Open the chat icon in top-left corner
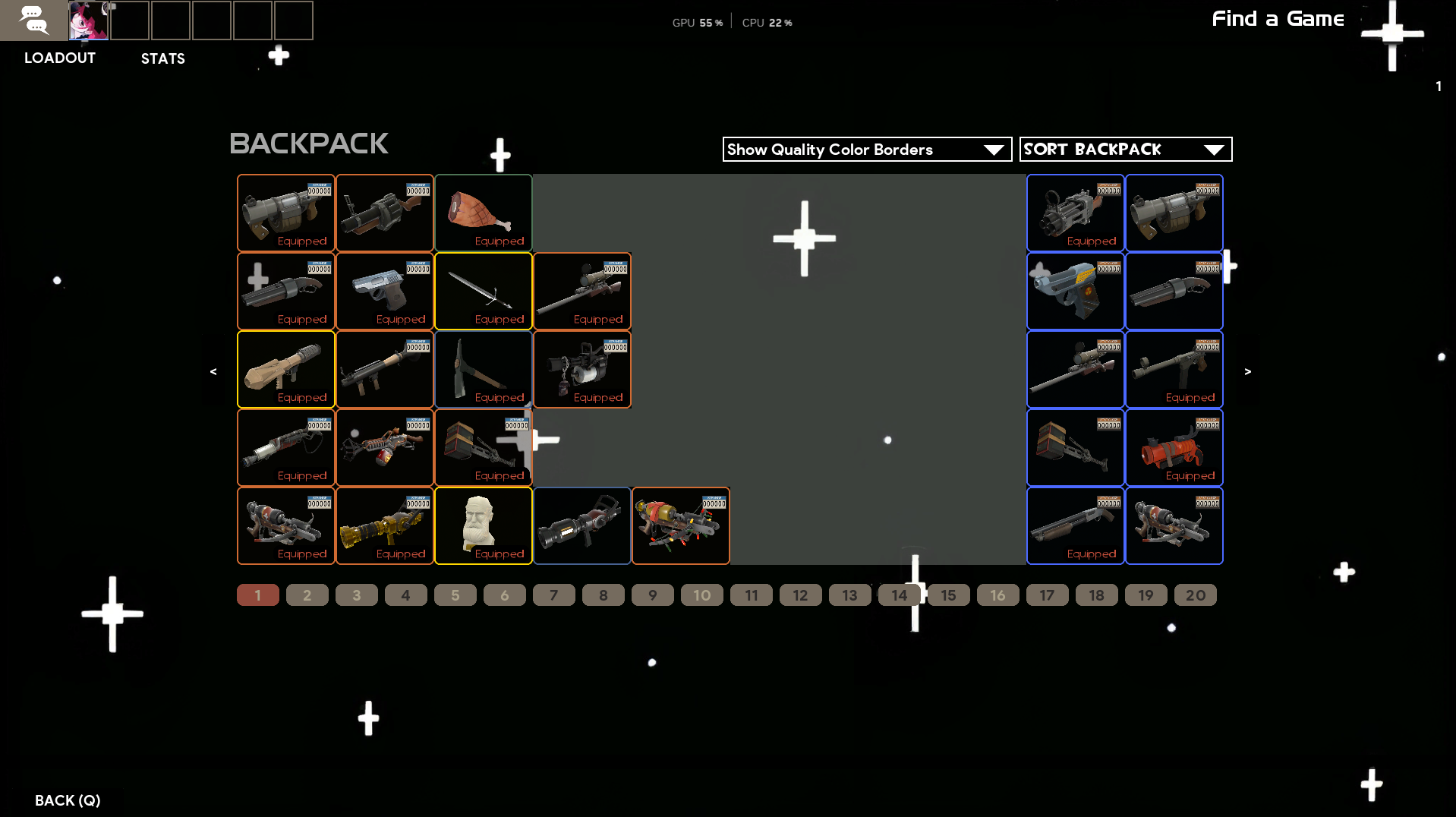The width and height of the screenshot is (1456, 817). point(34,21)
